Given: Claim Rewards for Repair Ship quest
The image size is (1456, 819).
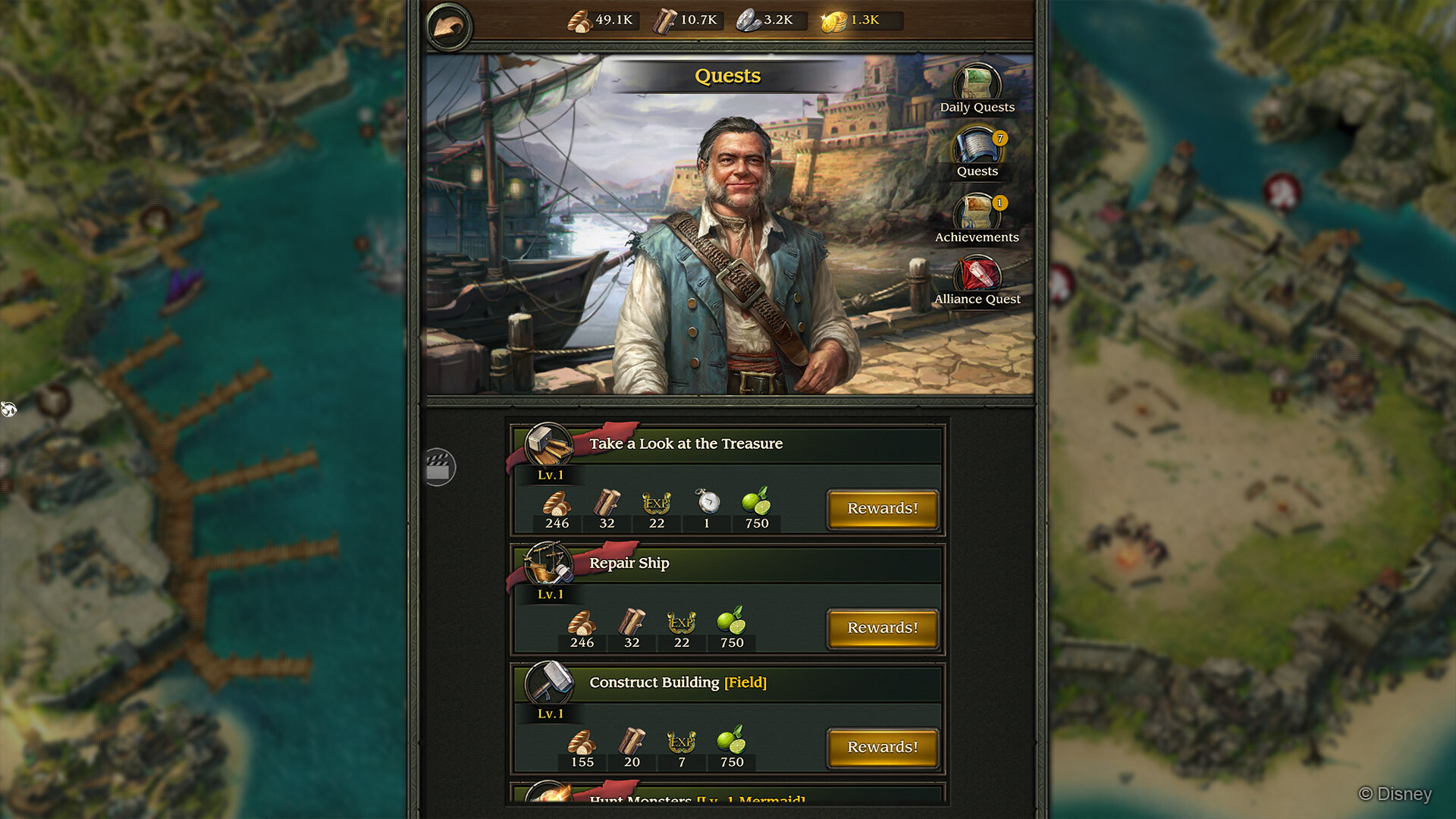Looking at the screenshot, I should click(882, 628).
